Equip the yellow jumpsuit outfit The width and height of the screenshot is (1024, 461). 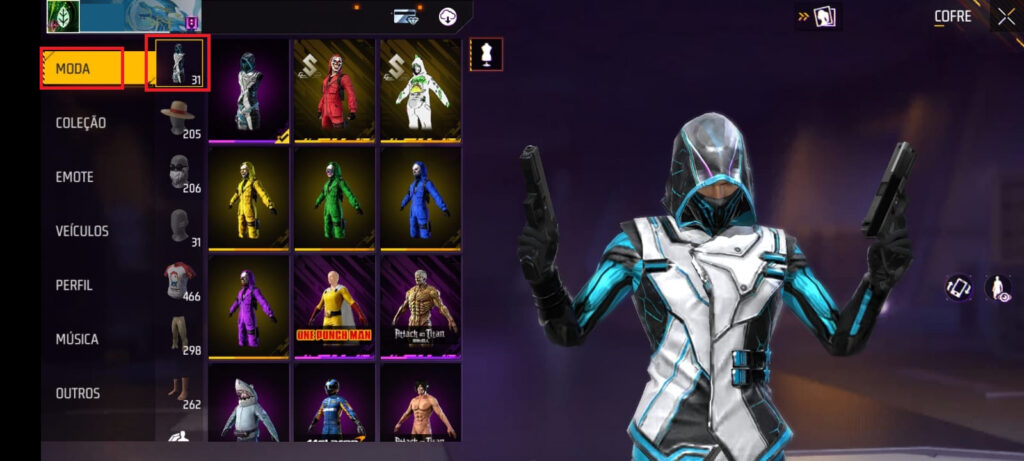pyautogui.click(x=249, y=198)
